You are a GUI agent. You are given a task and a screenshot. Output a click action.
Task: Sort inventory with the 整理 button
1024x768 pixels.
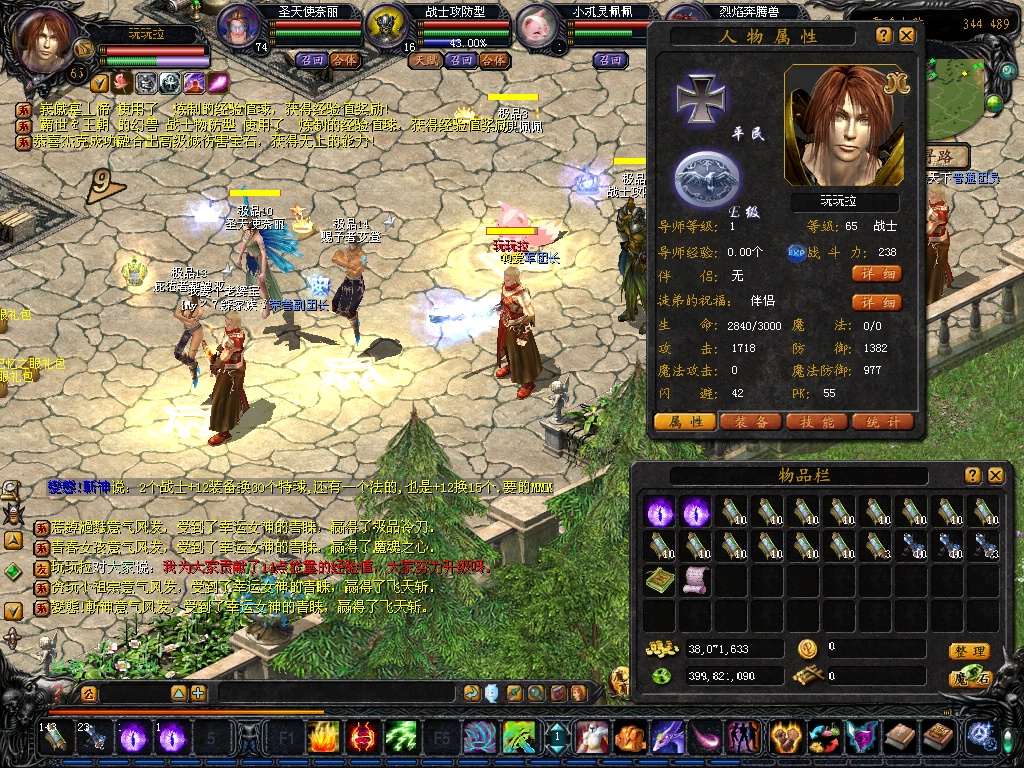(x=970, y=651)
